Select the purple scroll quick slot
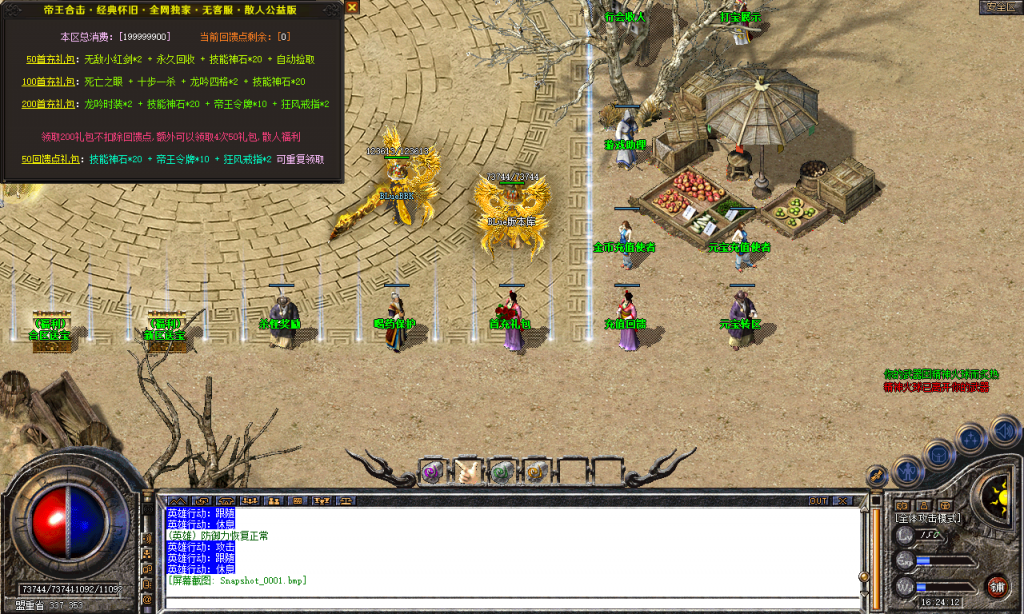The height and width of the screenshot is (614, 1024). (432, 470)
